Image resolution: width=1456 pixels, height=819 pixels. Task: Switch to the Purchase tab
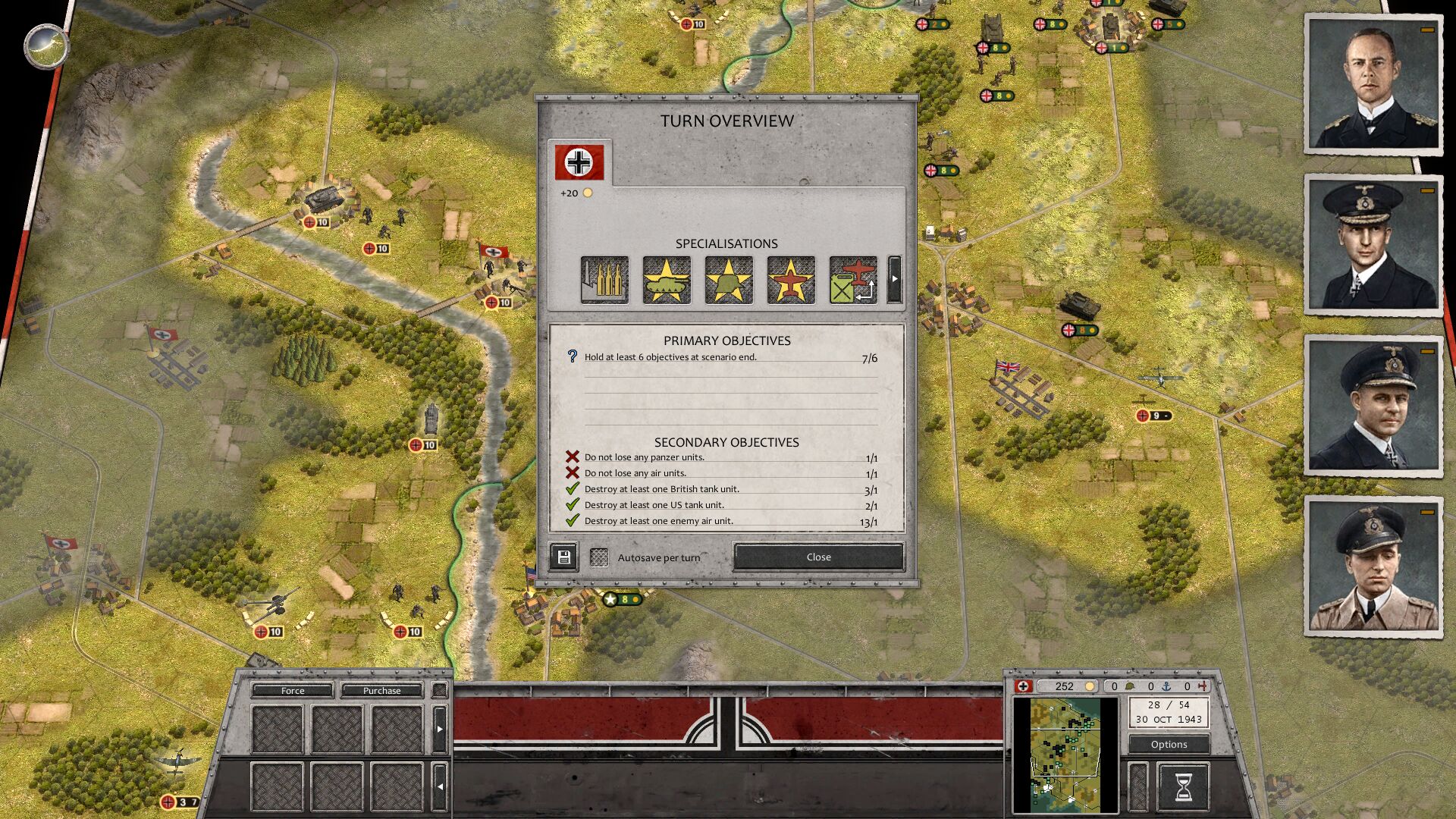(382, 691)
